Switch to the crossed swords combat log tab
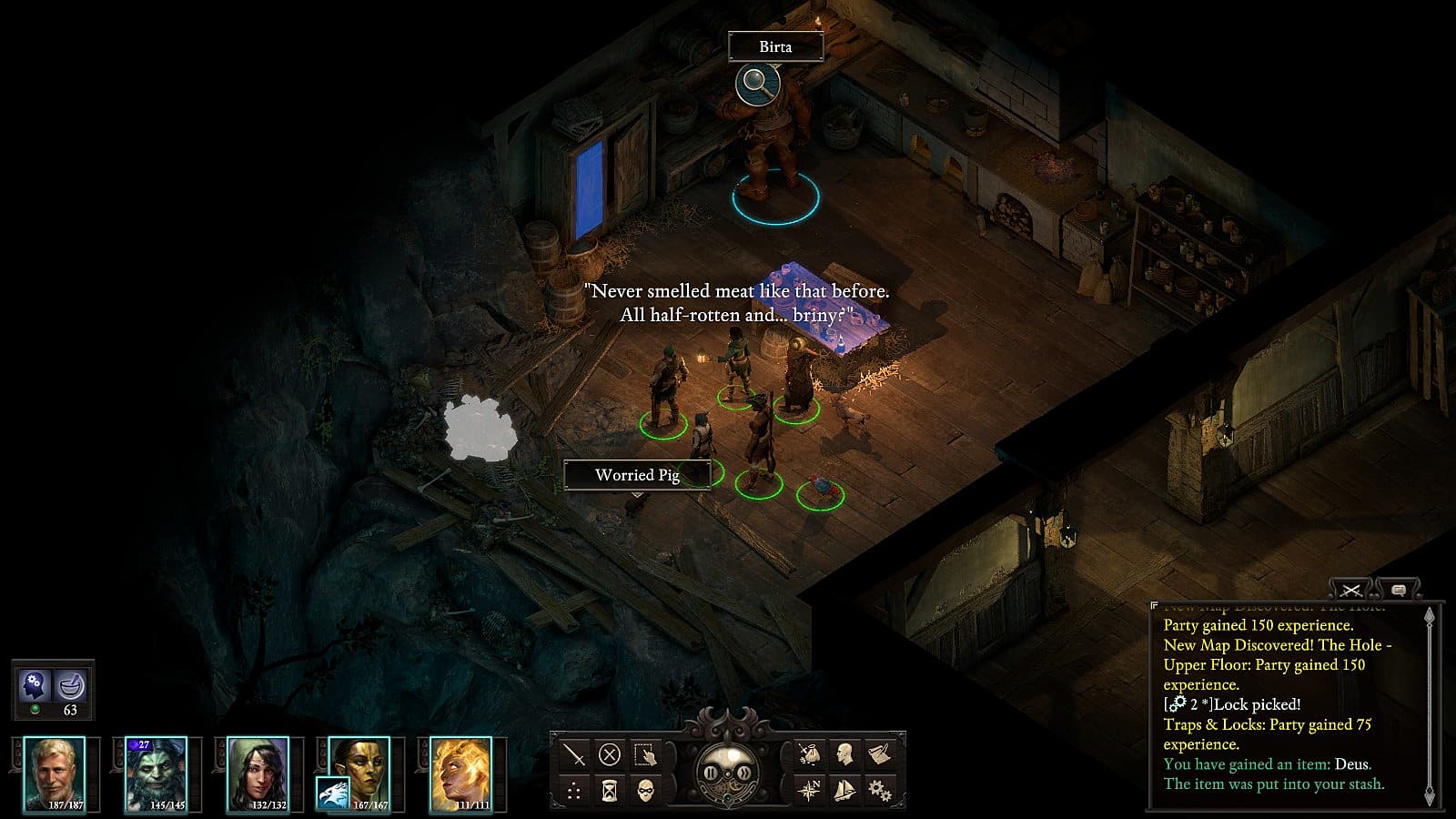Screen dimensions: 1456x819 click(1351, 591)
